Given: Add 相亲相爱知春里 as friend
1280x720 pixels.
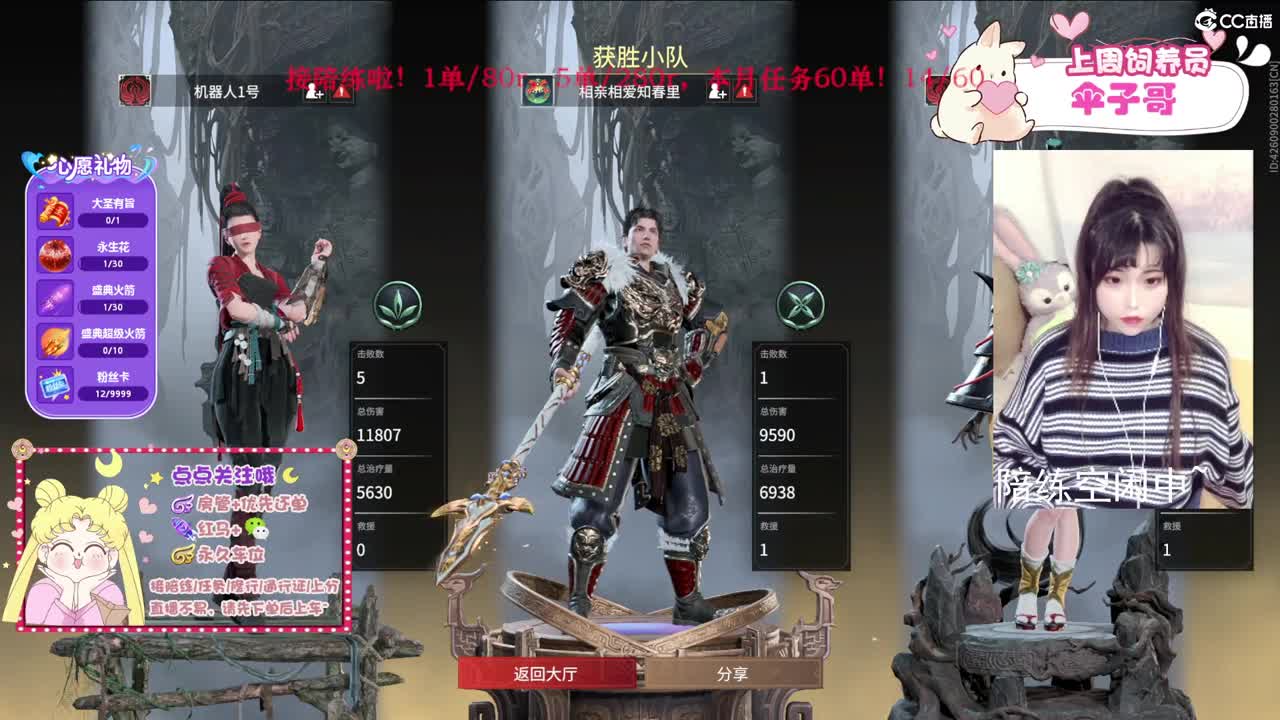Looking at the screenshot, I should tap(716, 90).
